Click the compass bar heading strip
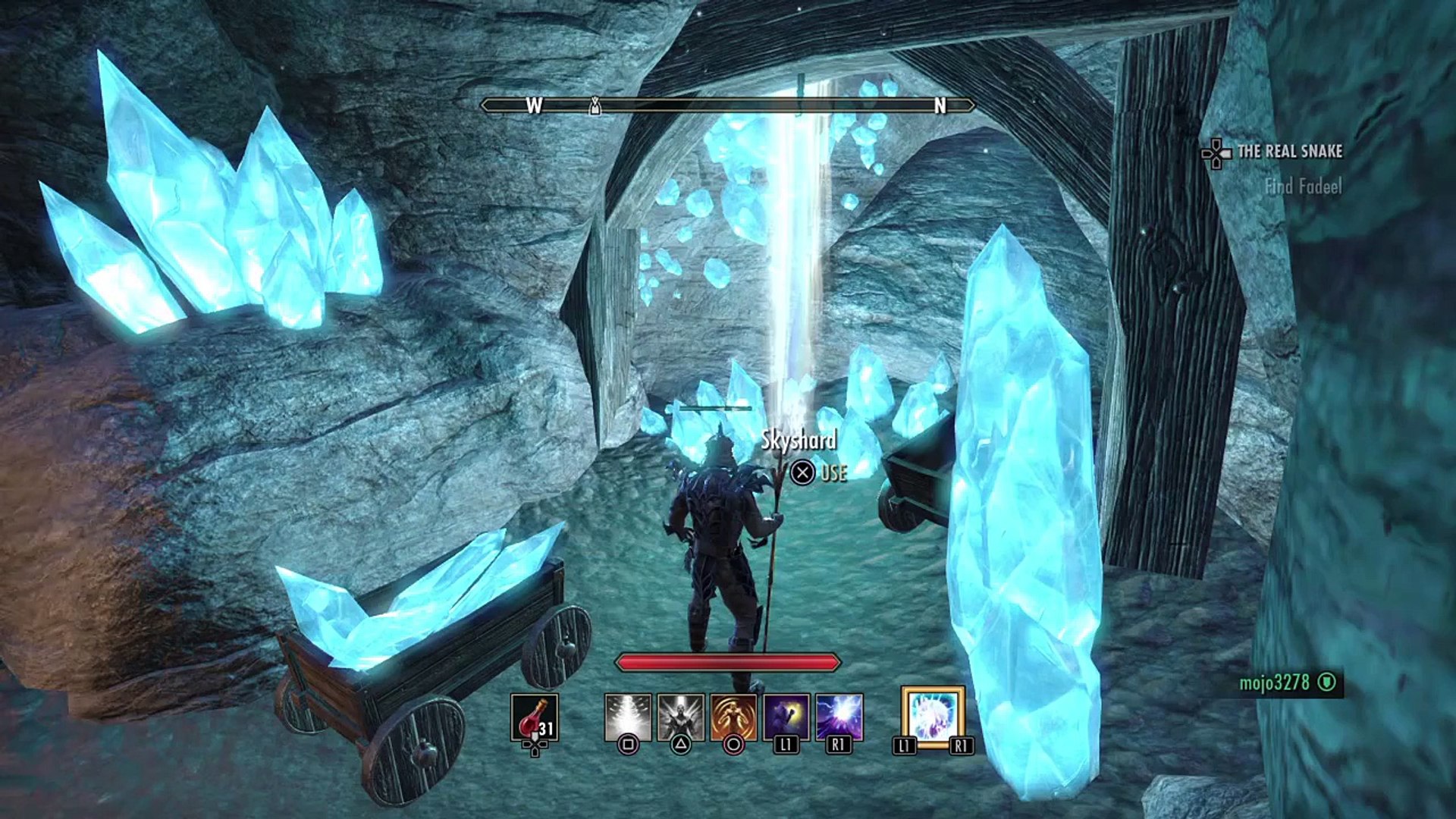Viewport: 1456px width, 819px height. 728,105
